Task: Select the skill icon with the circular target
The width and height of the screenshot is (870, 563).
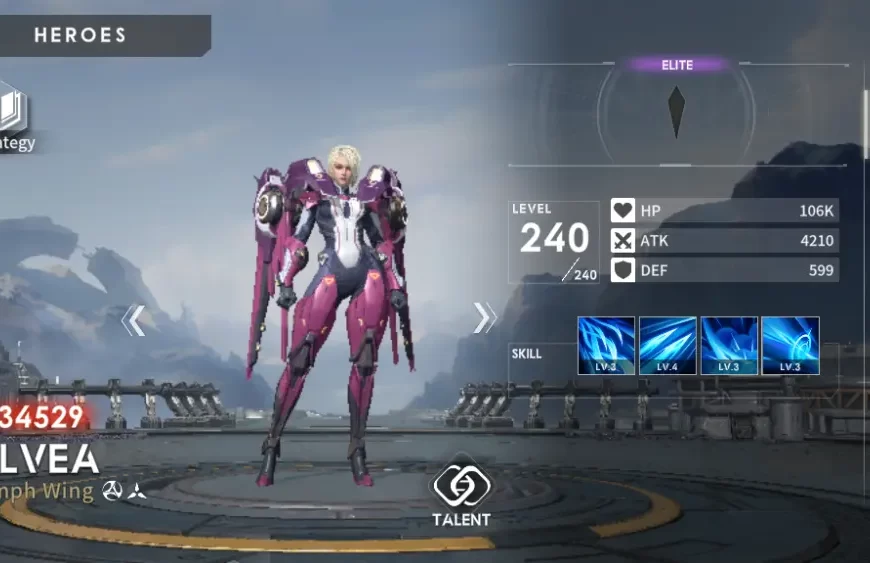Action: [x=790, y=346]
